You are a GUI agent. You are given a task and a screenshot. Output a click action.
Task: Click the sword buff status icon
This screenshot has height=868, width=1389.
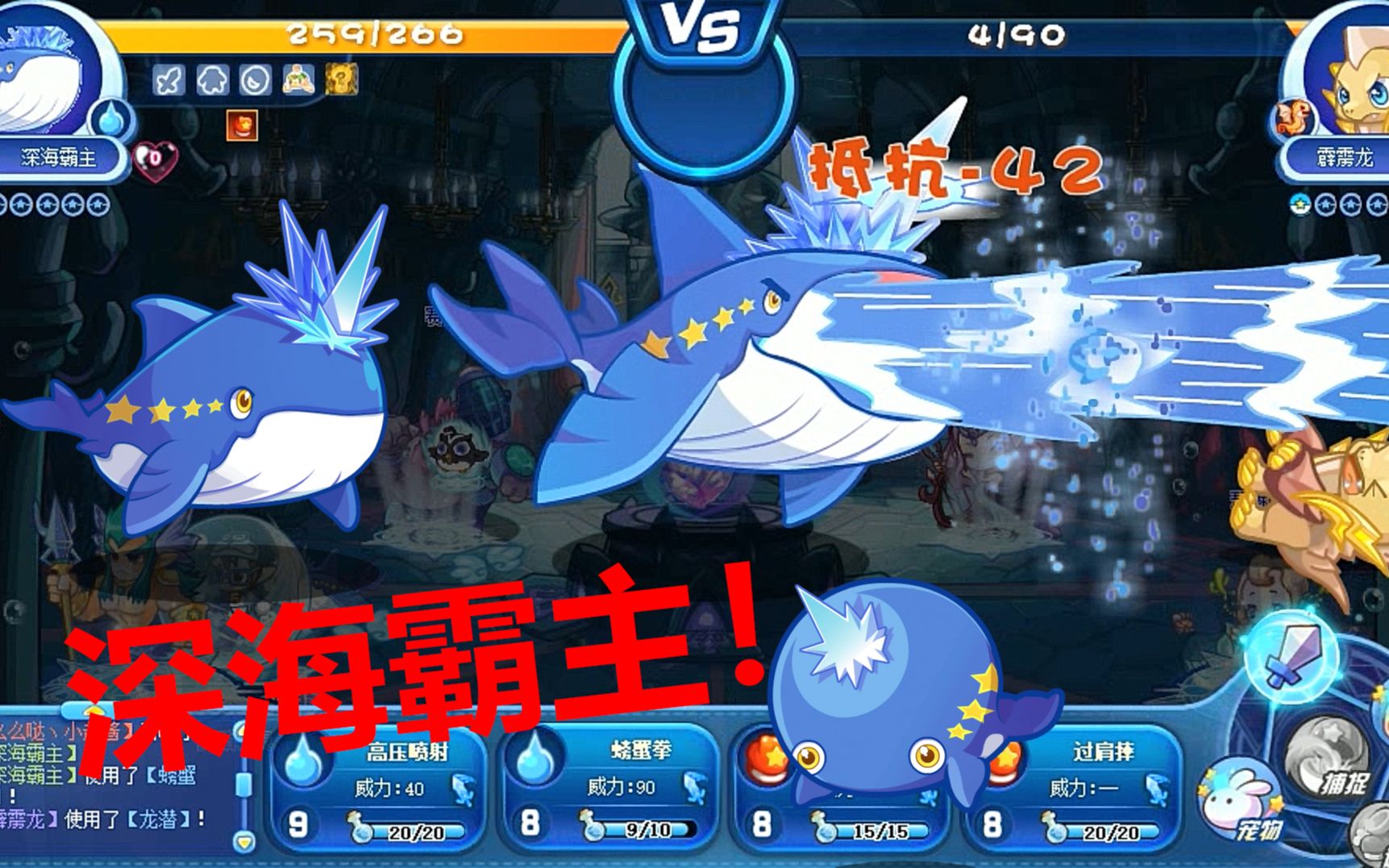coord(169,80)
